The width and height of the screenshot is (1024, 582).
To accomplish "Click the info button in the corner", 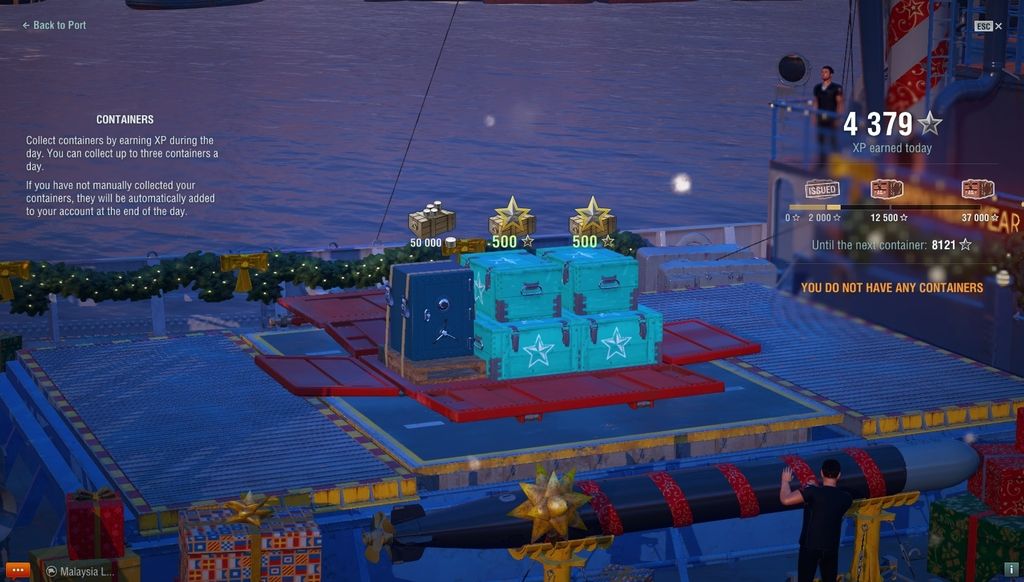I will [1011, 570].
